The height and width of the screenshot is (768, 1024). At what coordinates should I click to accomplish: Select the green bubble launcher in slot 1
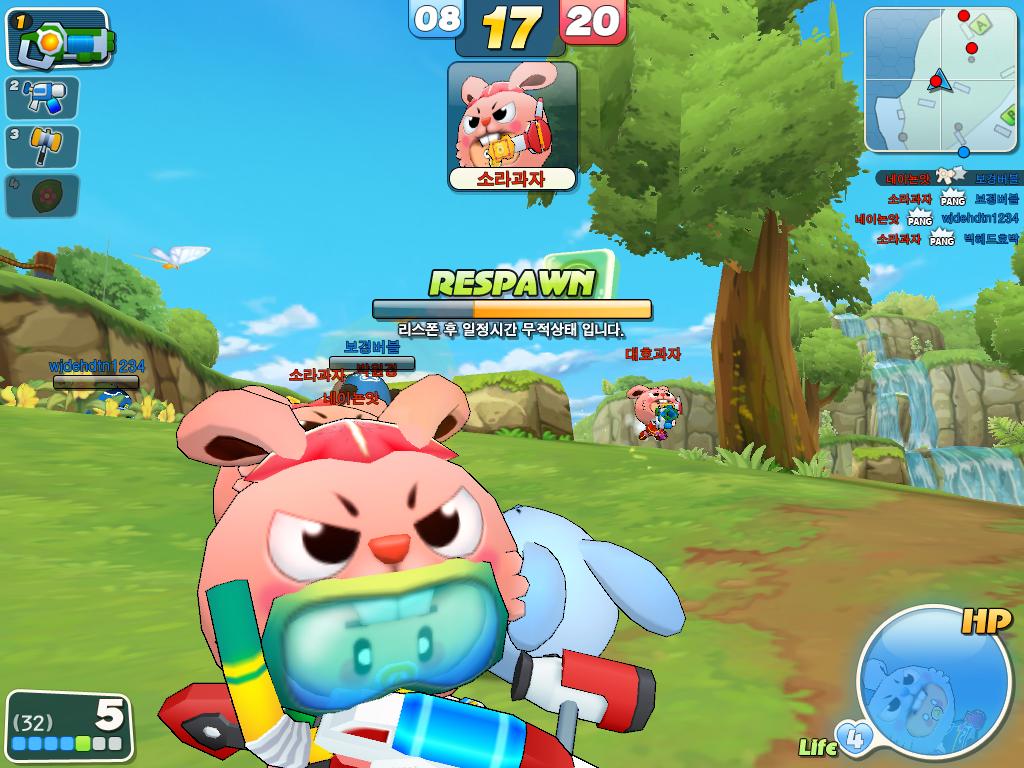pyautogui.click(x=58, y=38)
